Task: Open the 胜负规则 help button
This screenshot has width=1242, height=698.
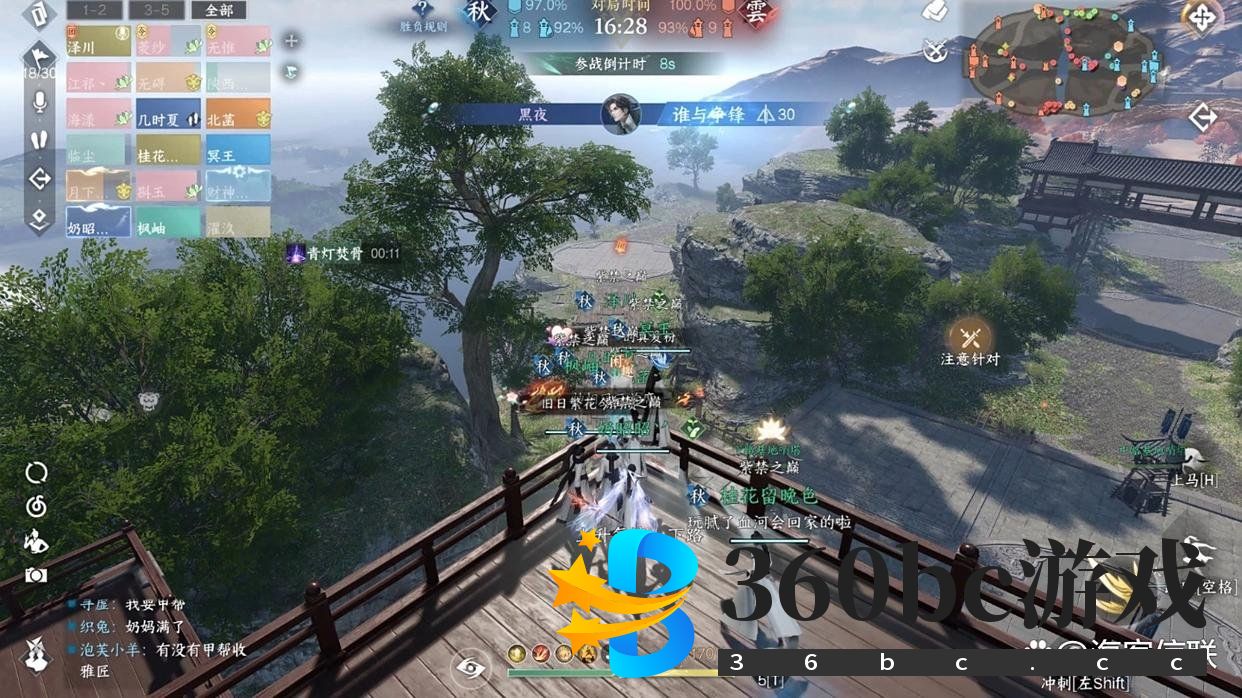Action: [x=423, y=16]
